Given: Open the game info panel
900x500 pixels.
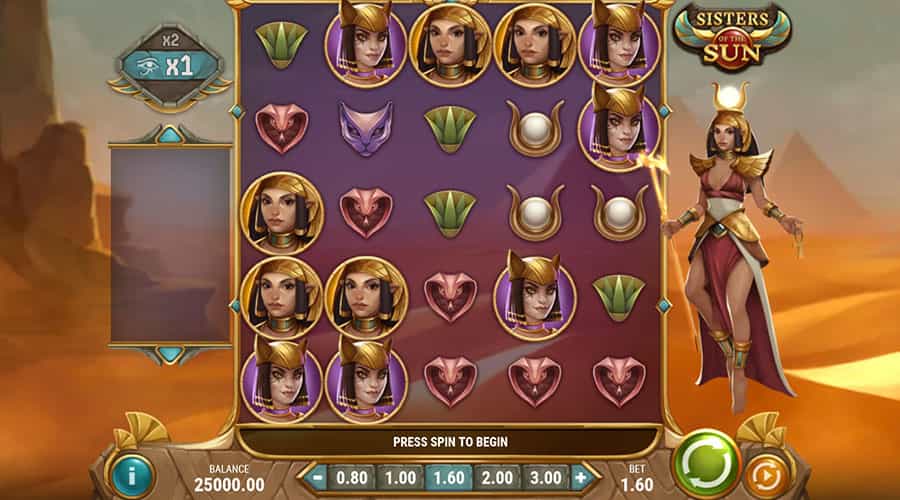Looking at the screenshot, I should pyautogui.click(x=132, y=476).
